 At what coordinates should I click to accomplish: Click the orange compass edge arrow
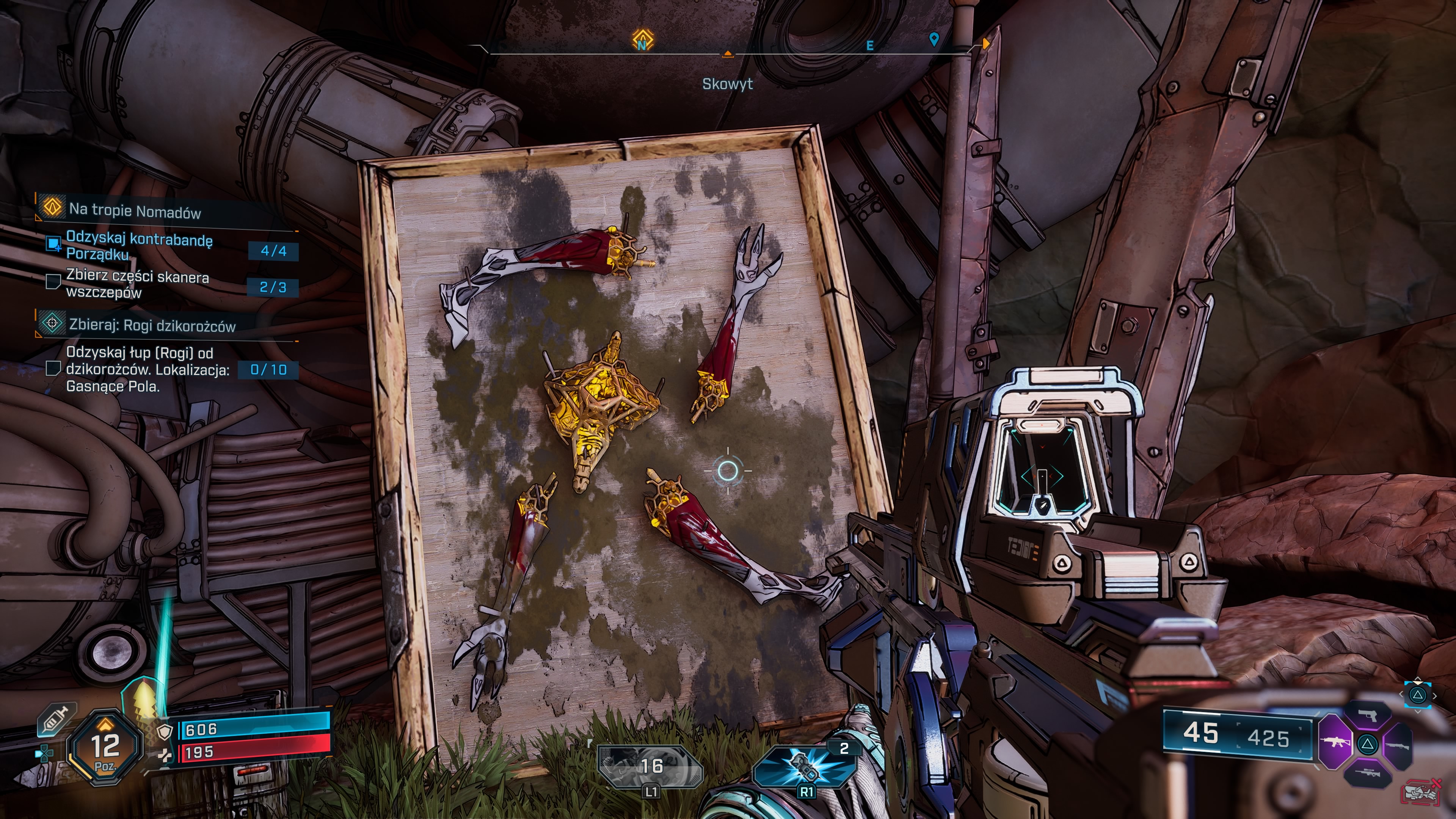[x=986, y=44]
